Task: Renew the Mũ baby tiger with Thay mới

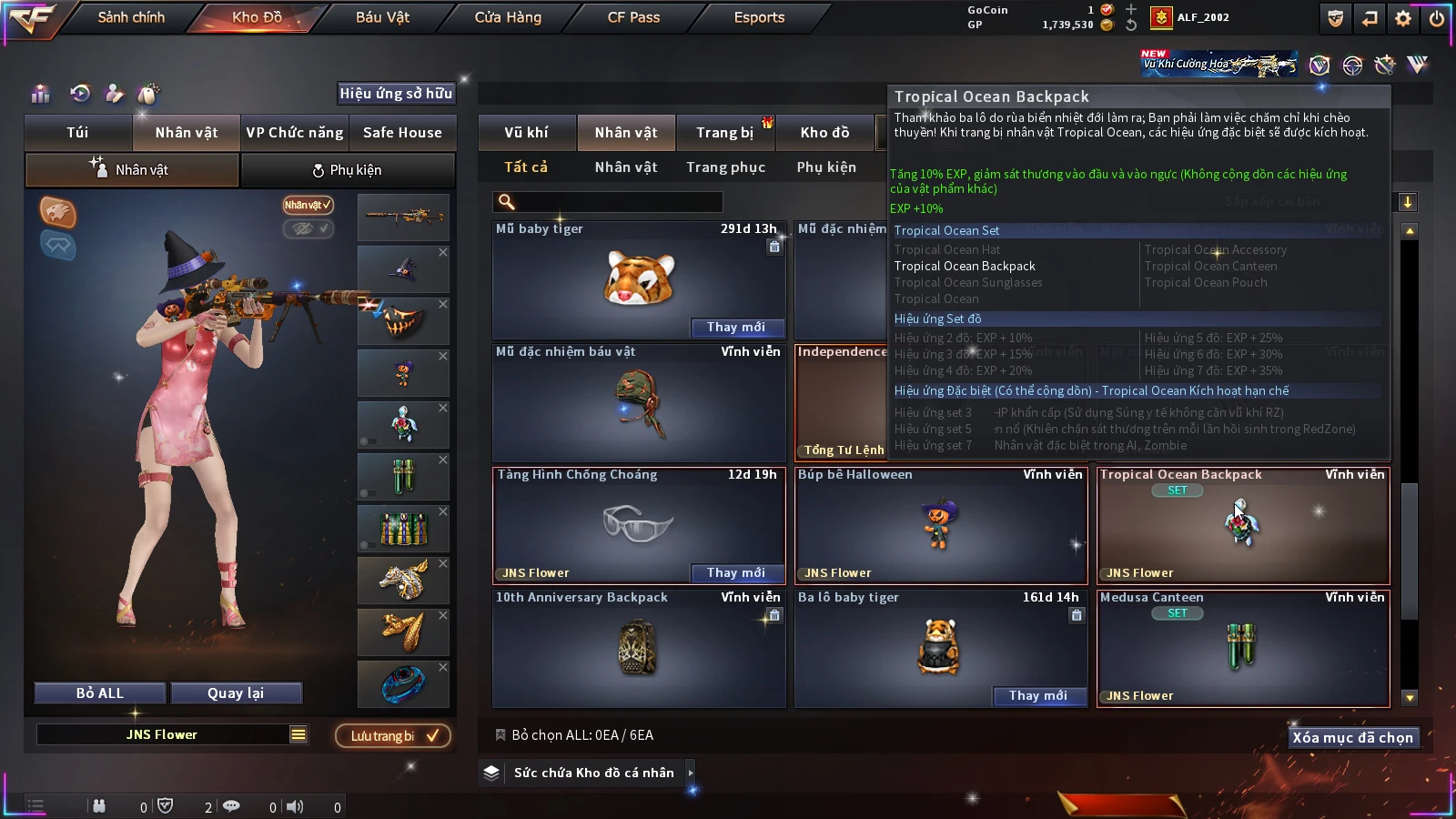Action: pos(735,328)
